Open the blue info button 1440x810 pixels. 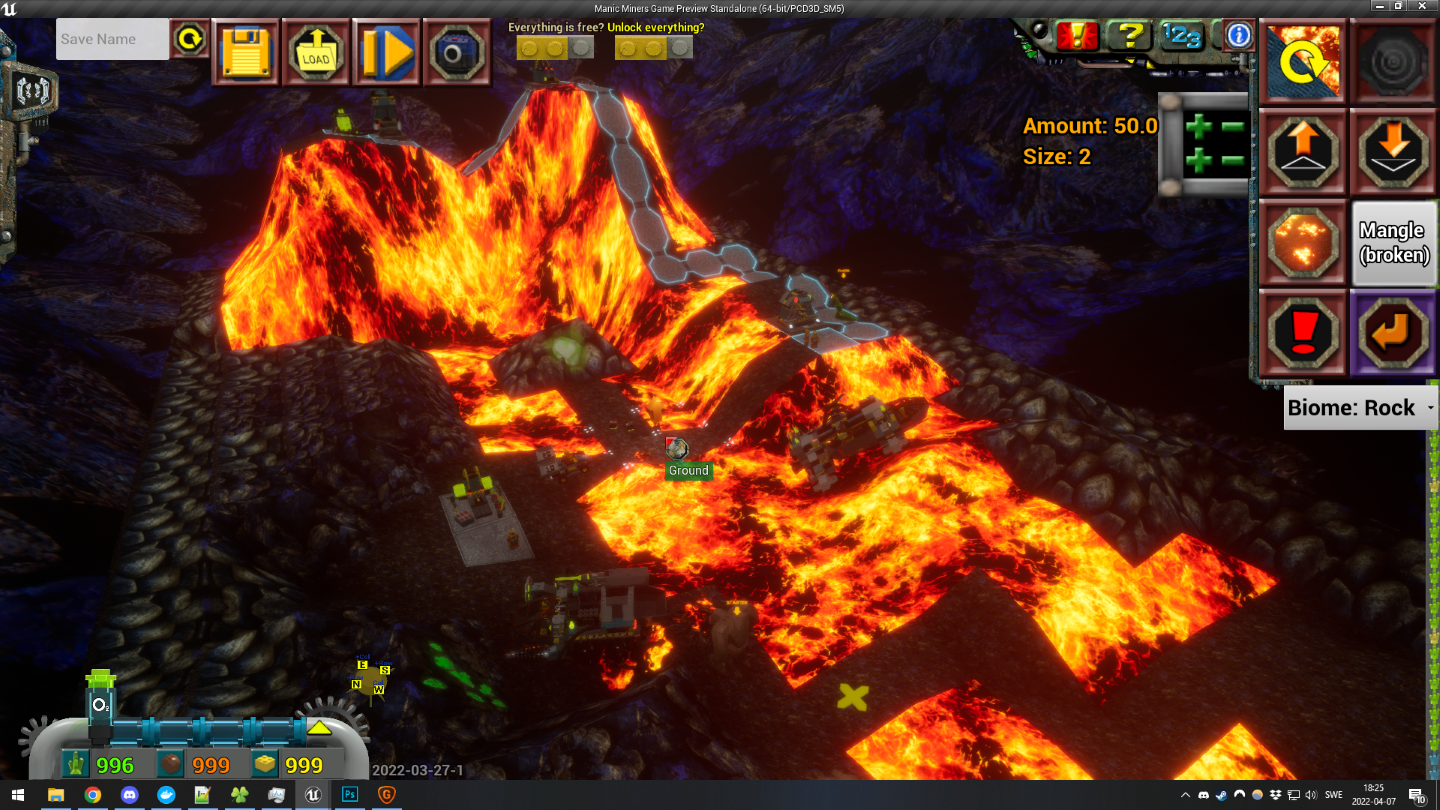click(1239, 36)
